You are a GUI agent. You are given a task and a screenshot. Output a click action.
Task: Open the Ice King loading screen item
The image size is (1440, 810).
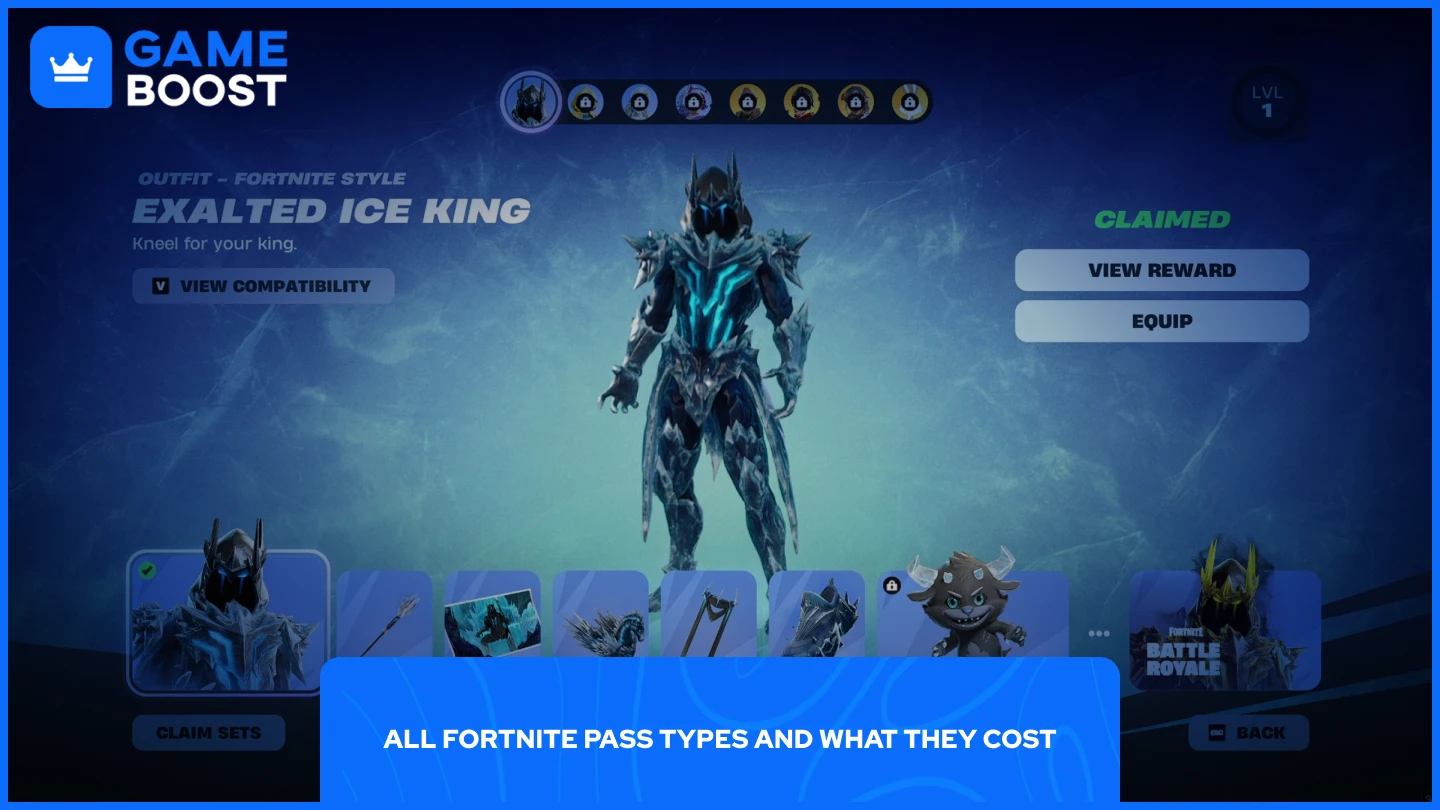pyautogui.click(x=493, y=620)
